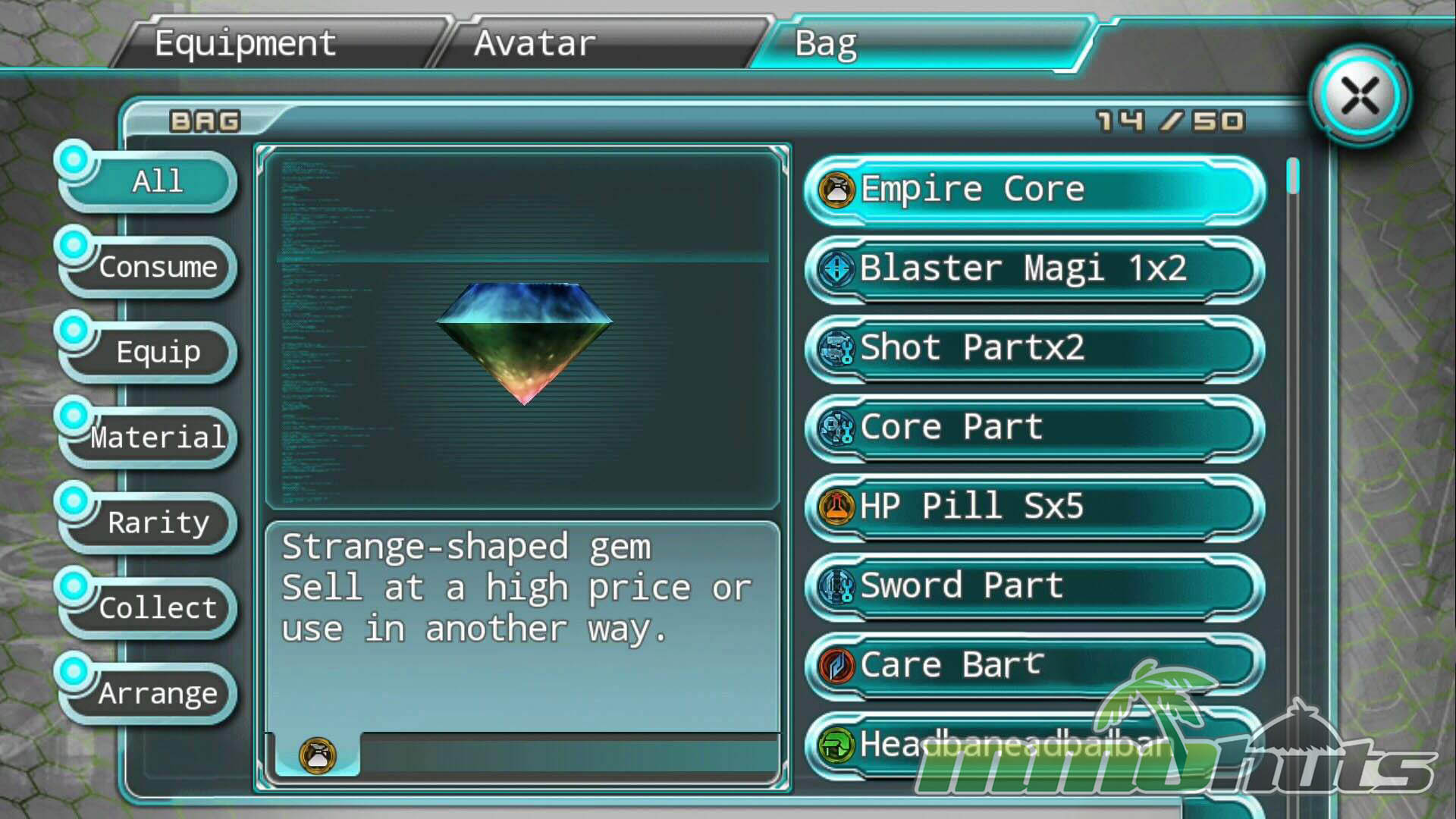This screenshot has width=1456, height=819.
Task: Select the Bag tab
Action: [827, 43]
